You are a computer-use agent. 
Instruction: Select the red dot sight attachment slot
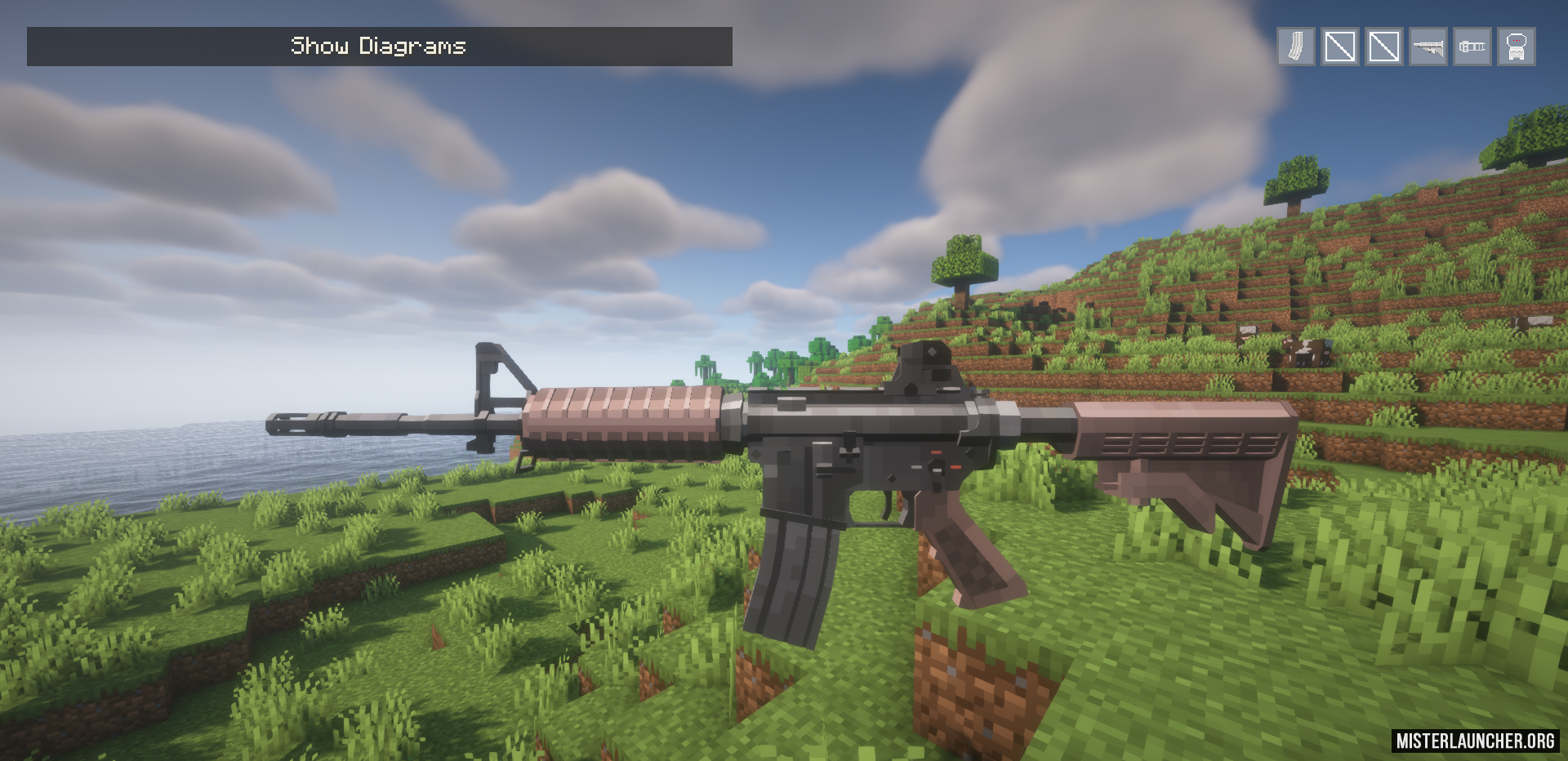point(1517,47)
